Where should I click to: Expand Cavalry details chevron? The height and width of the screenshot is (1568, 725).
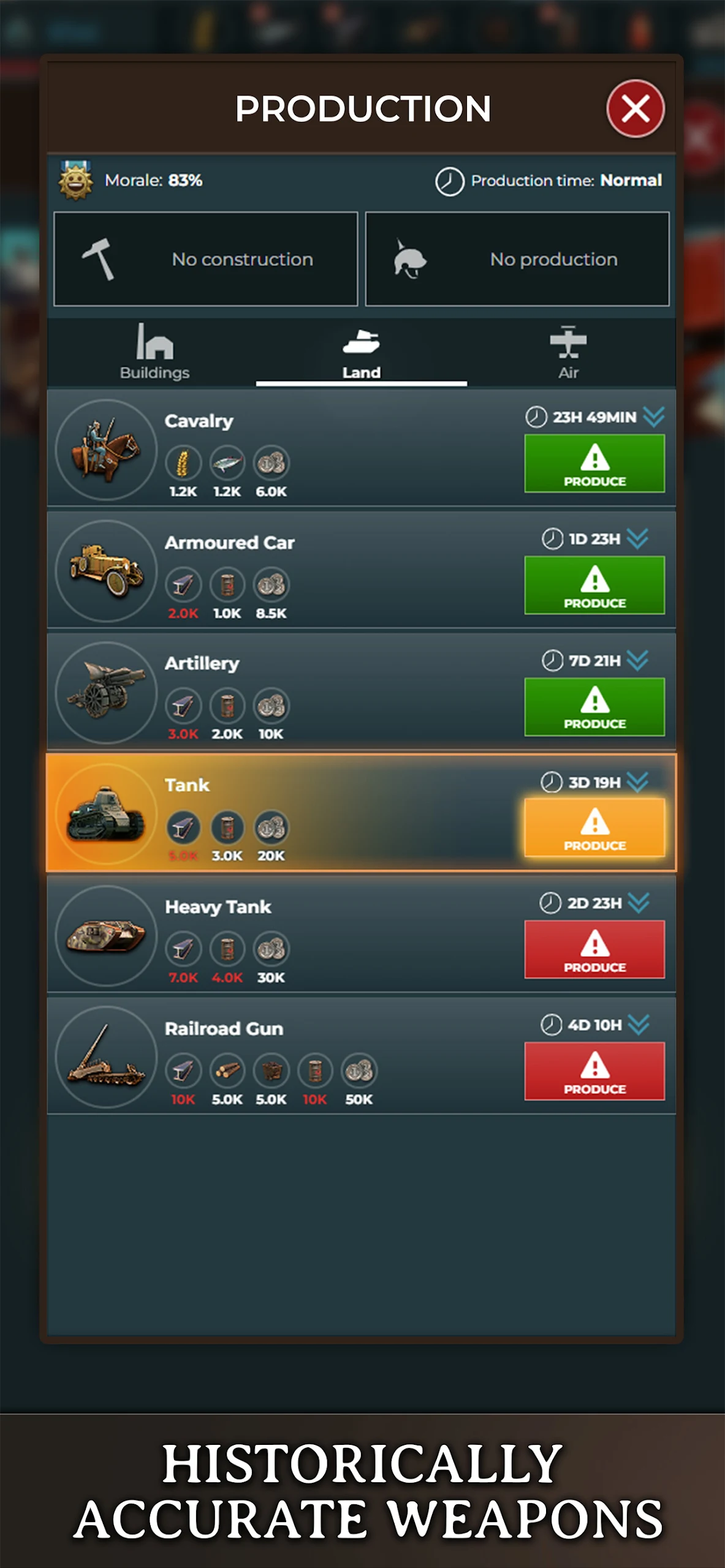pos(654,417)
